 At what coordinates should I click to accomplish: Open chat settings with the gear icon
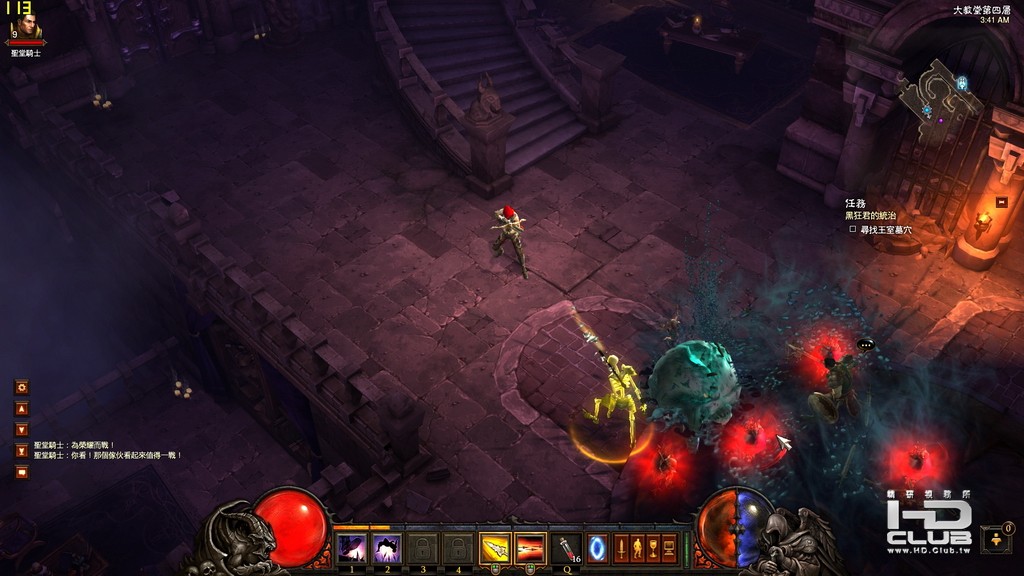coord(21,387)
